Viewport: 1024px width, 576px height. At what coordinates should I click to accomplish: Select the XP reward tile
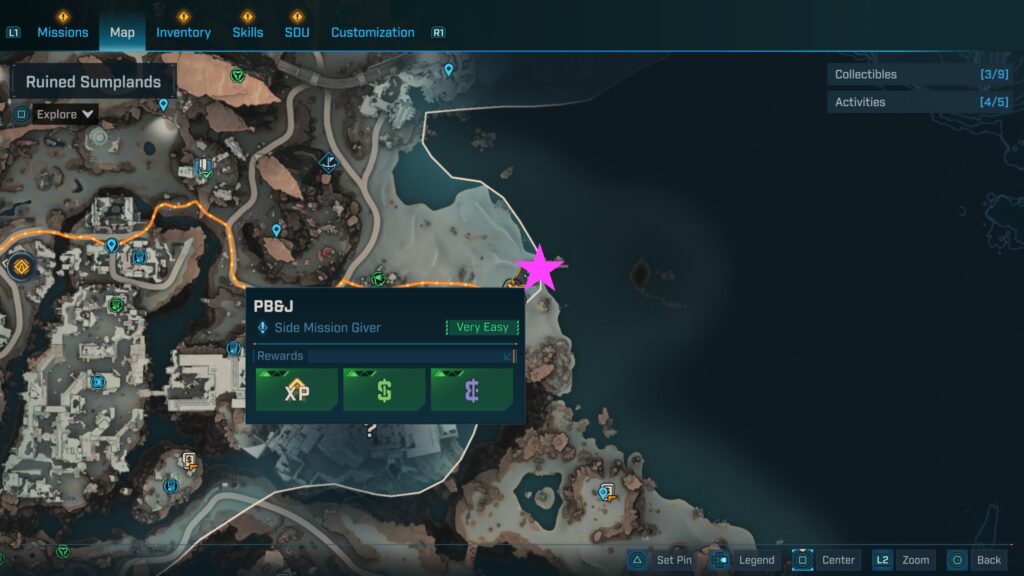pos(297,390)
